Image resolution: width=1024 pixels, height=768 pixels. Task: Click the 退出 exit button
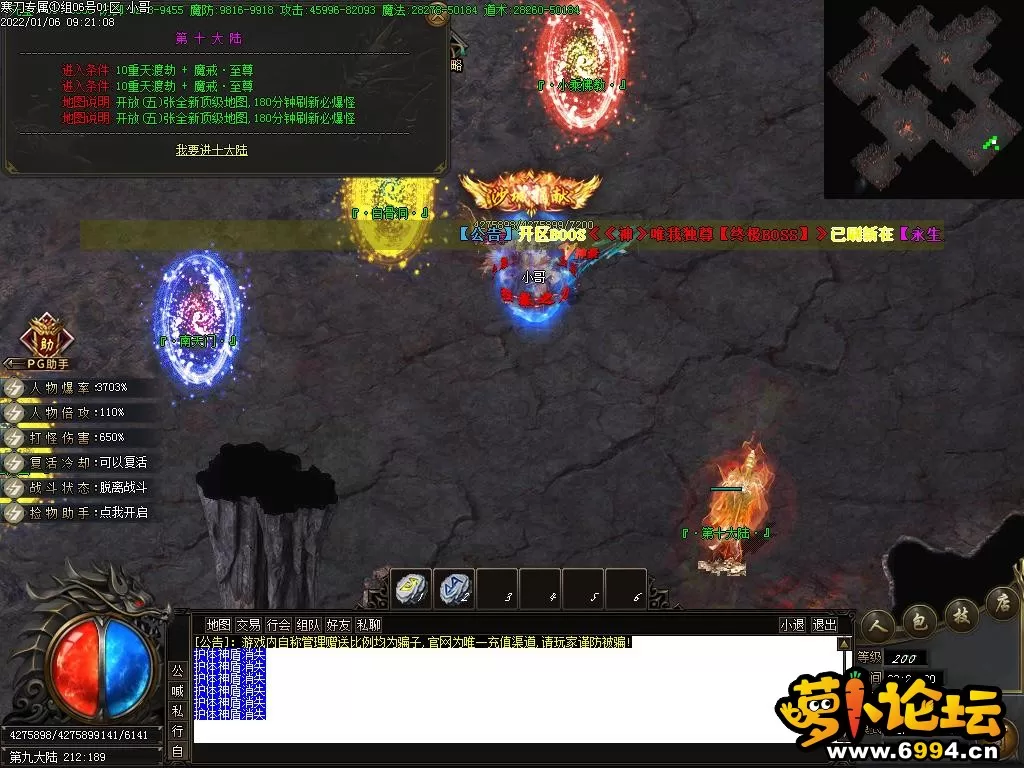coord(824,625)
